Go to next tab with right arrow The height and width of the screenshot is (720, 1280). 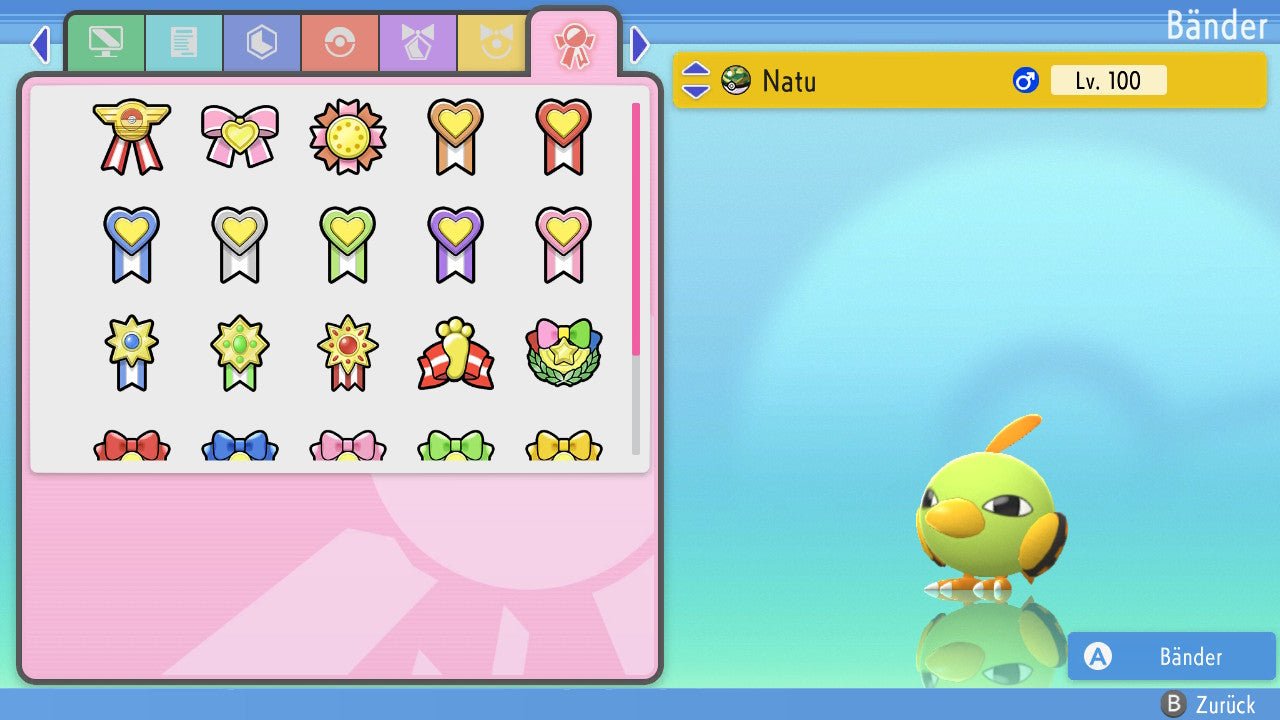point(640,44)
